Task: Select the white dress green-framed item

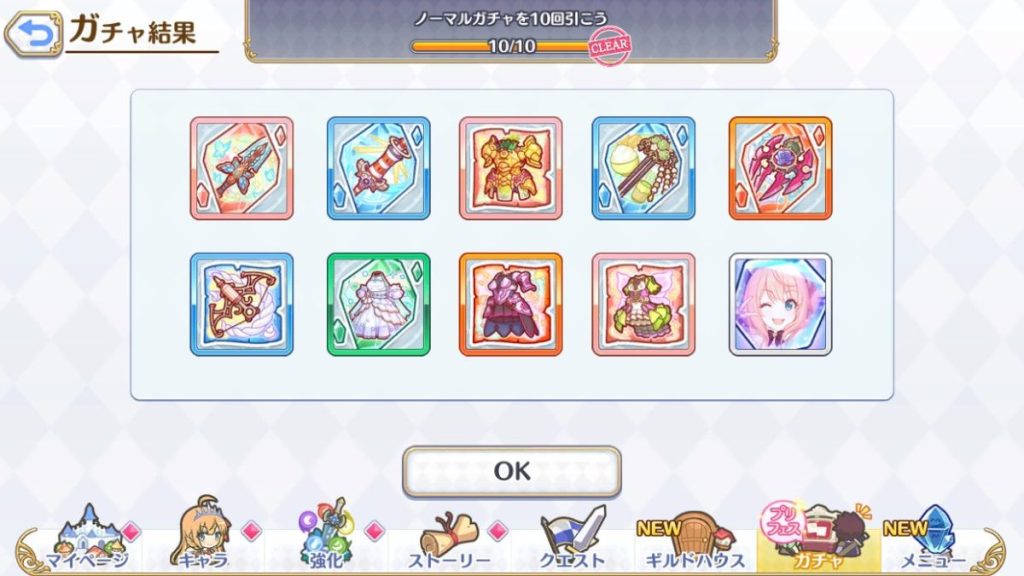Action: click(x=378, y=304)
